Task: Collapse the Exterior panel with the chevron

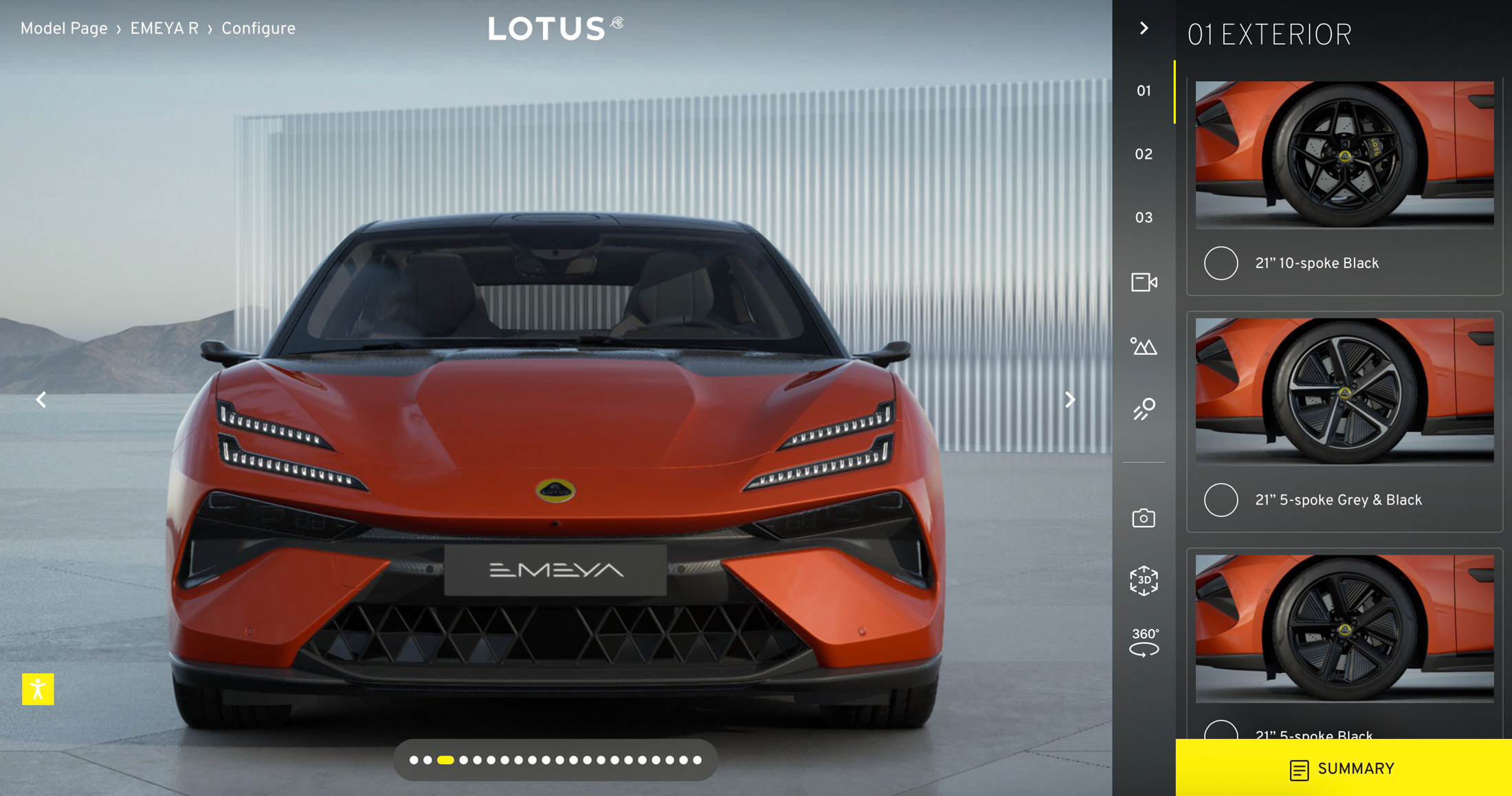Action: (1143, 27)
